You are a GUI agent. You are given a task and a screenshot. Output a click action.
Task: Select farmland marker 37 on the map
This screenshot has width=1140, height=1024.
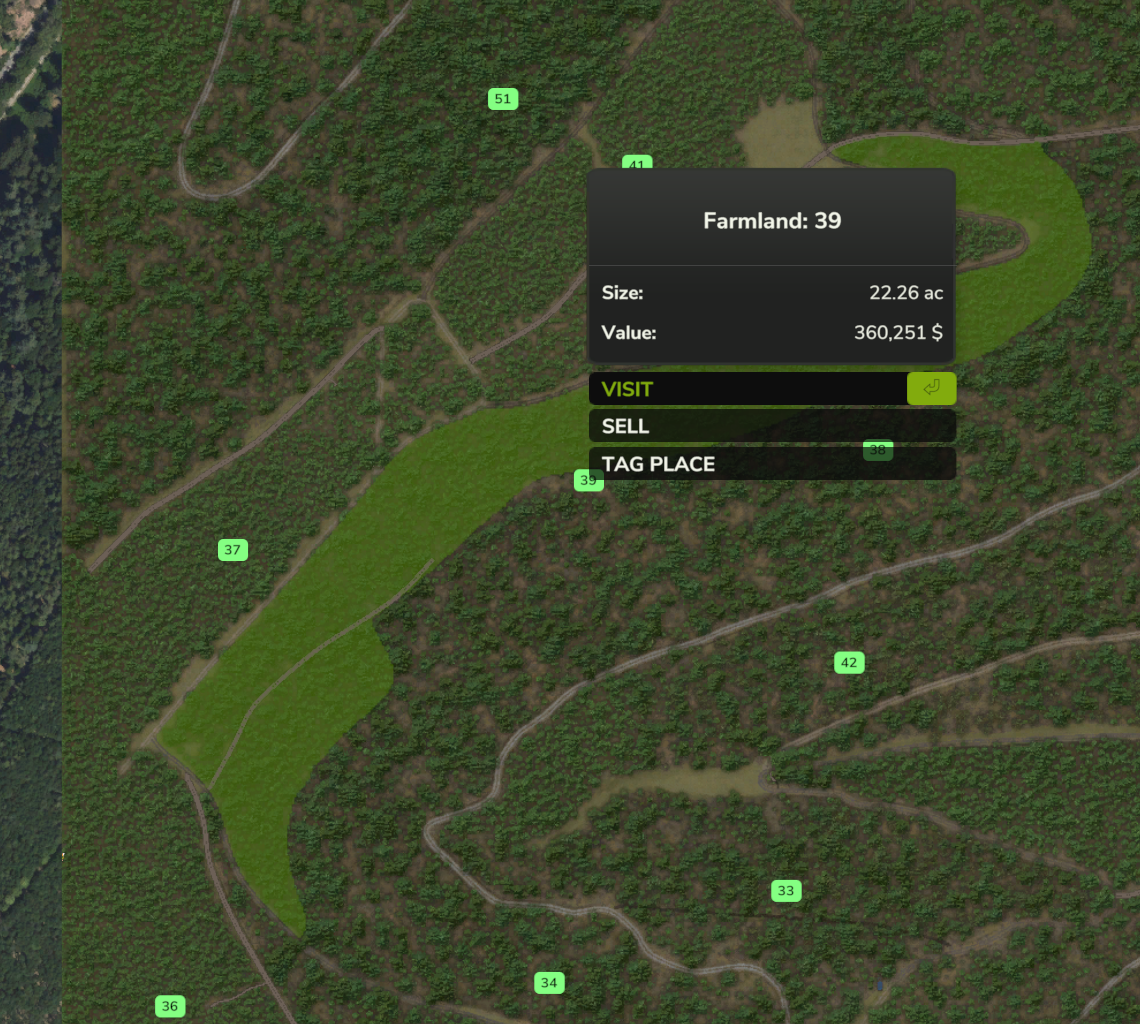(233, 550)
